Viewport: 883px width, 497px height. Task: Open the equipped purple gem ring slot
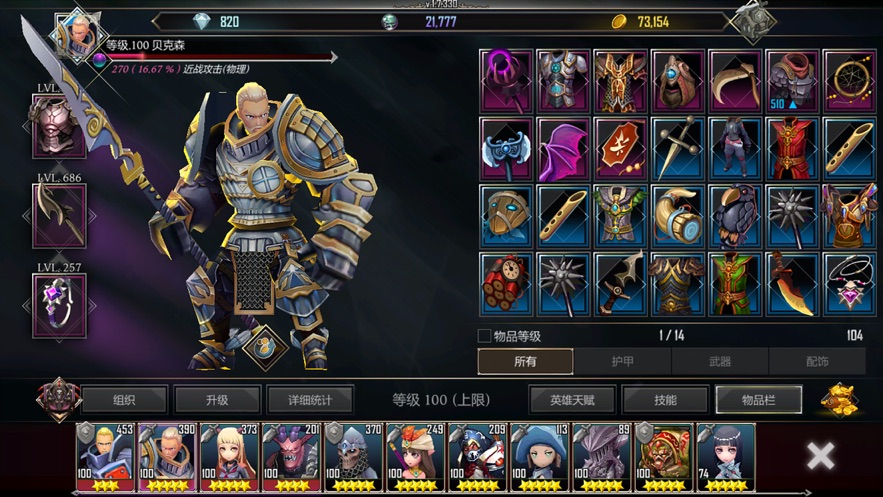(x=59, y=304)
